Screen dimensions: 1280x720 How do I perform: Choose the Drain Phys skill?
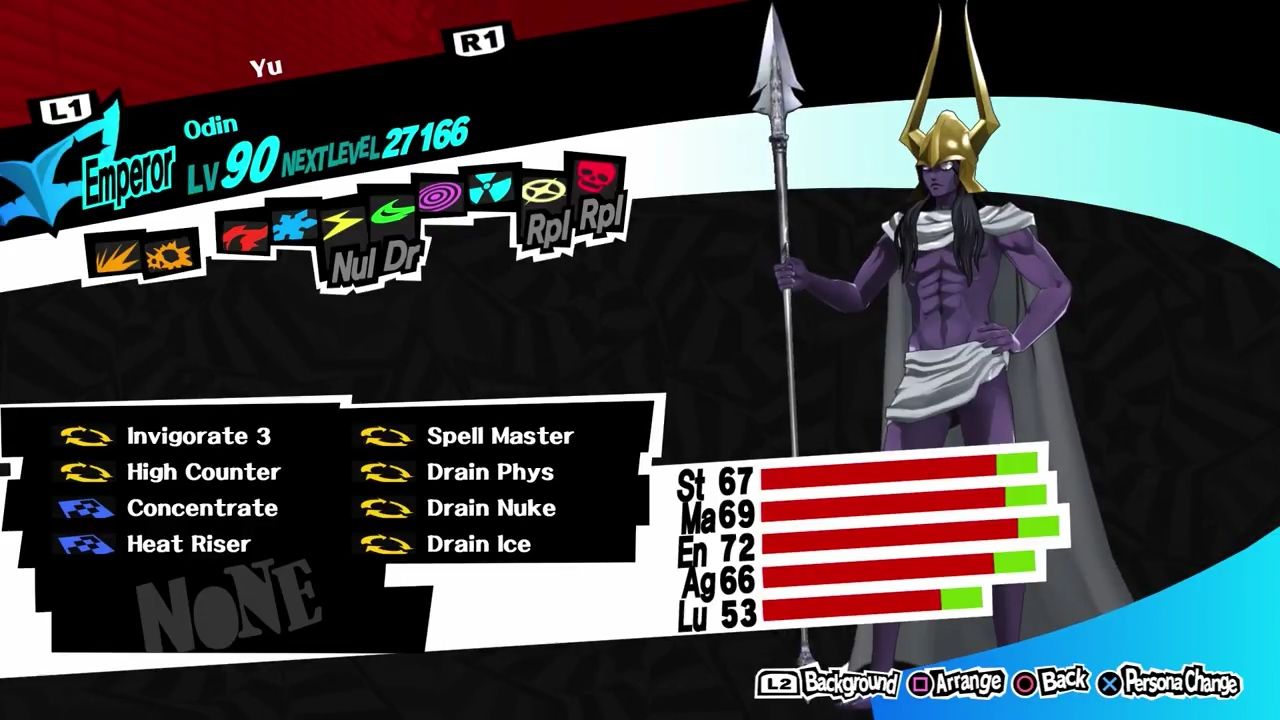[x=488, y=472]
